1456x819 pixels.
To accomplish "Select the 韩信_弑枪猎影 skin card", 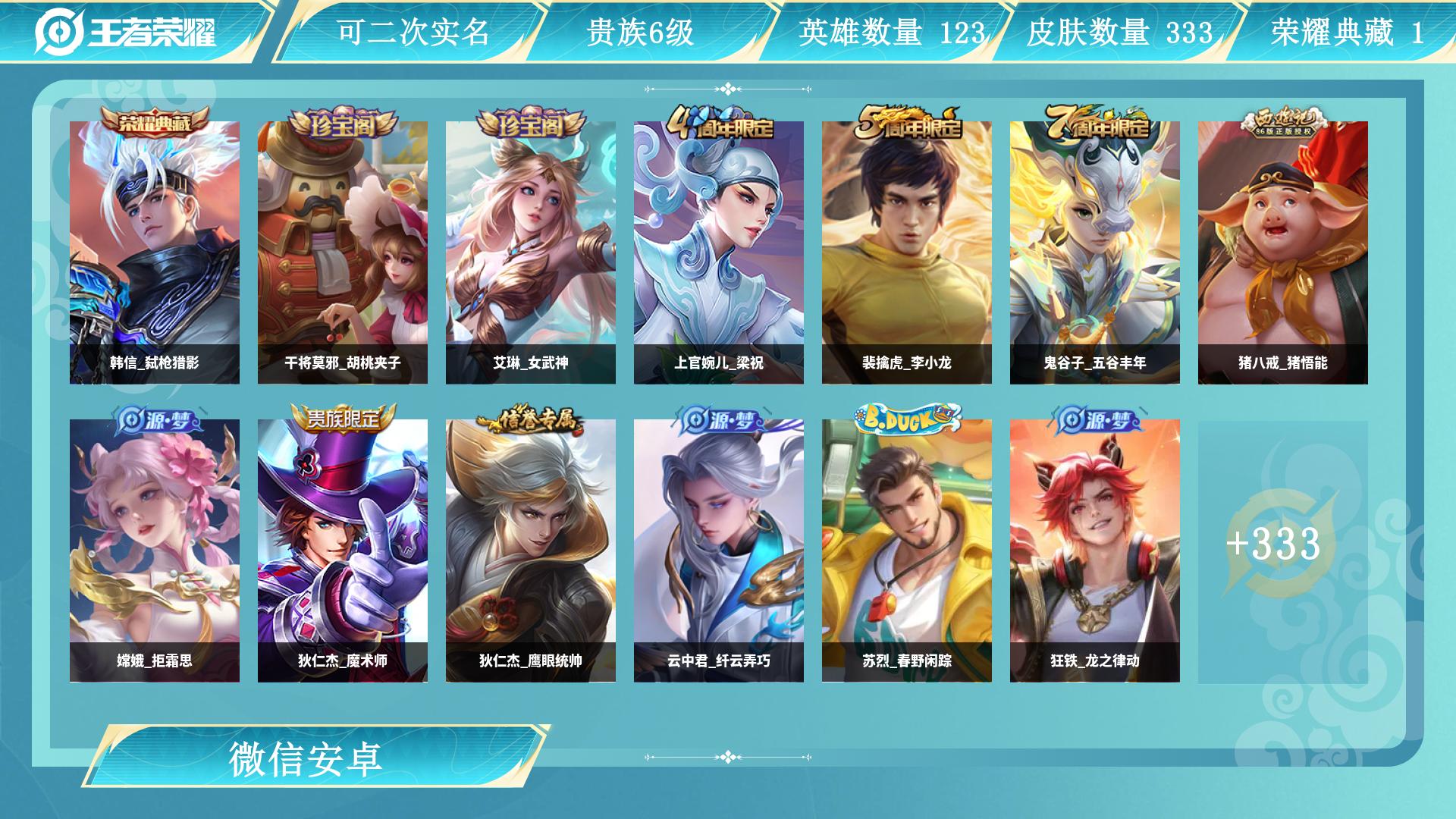I will [x=155, y=253].
